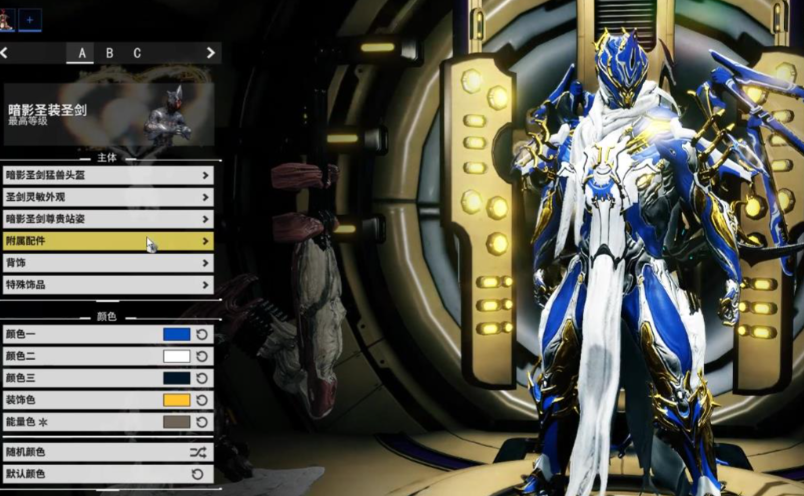Open the 圣剑灵敏外观 skin option
804x496 pixels.
107,197
